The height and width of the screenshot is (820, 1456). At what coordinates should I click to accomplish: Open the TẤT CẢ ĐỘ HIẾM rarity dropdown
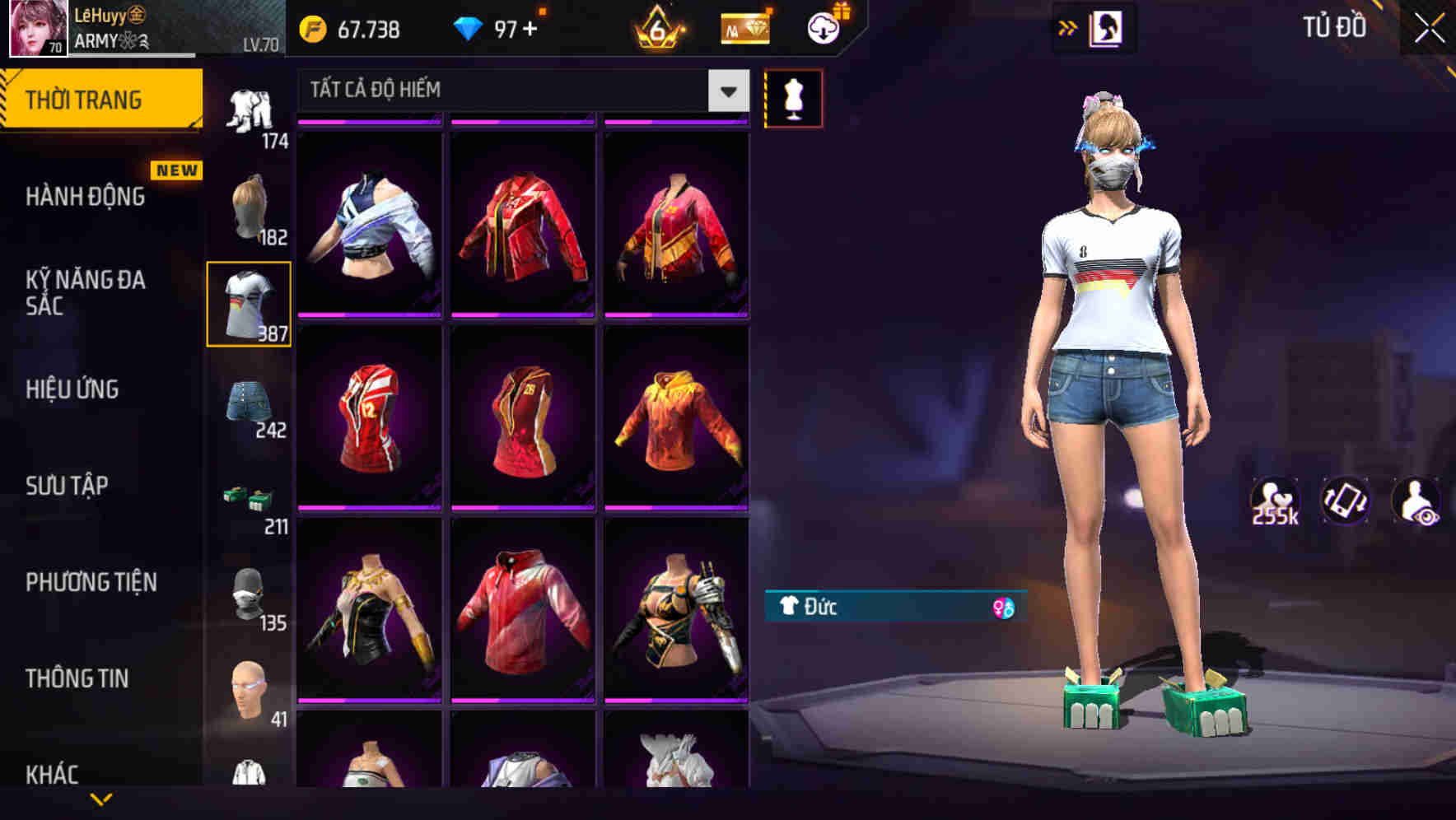click(511, 91)
